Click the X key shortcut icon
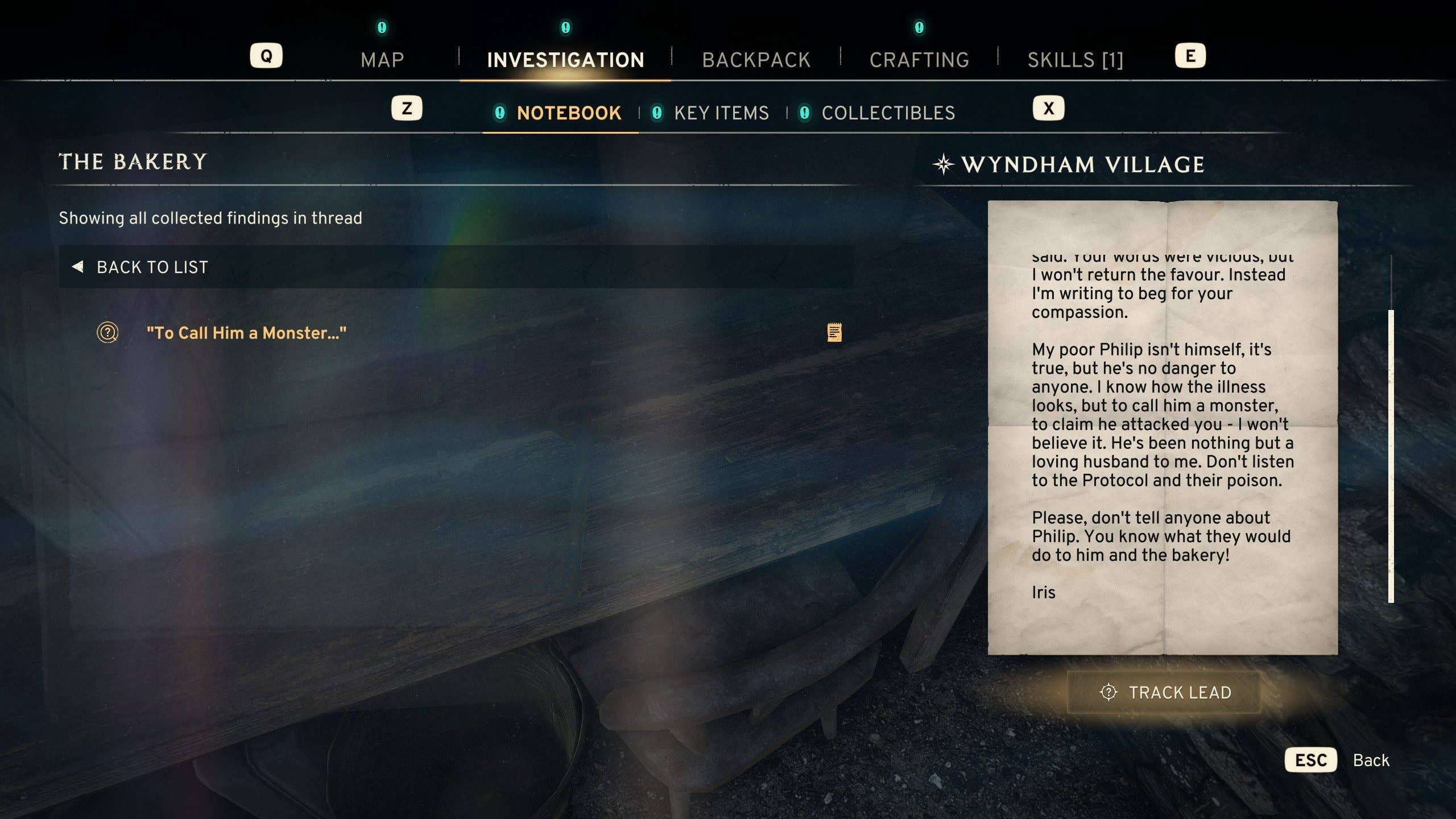 point(1048,107)
